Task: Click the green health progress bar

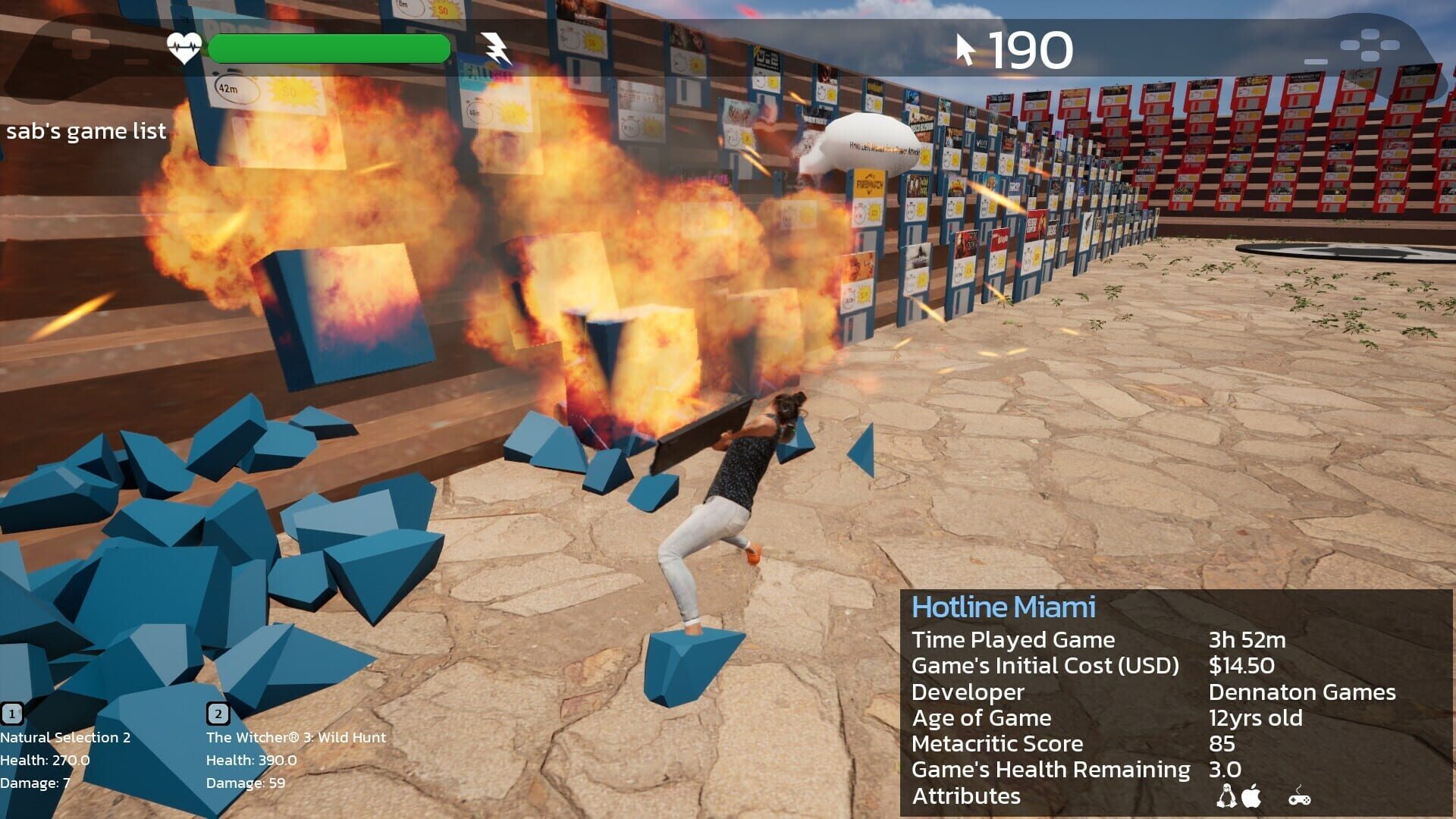Action: coord(328,47)
